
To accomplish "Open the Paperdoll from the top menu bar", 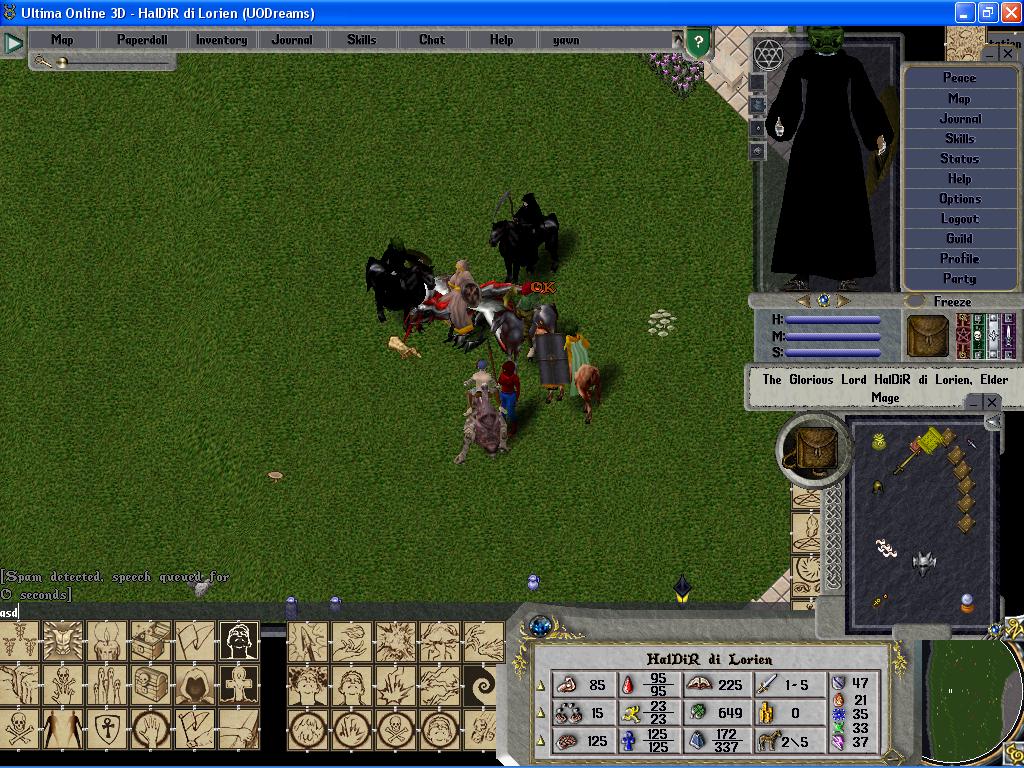I will 142,40.
